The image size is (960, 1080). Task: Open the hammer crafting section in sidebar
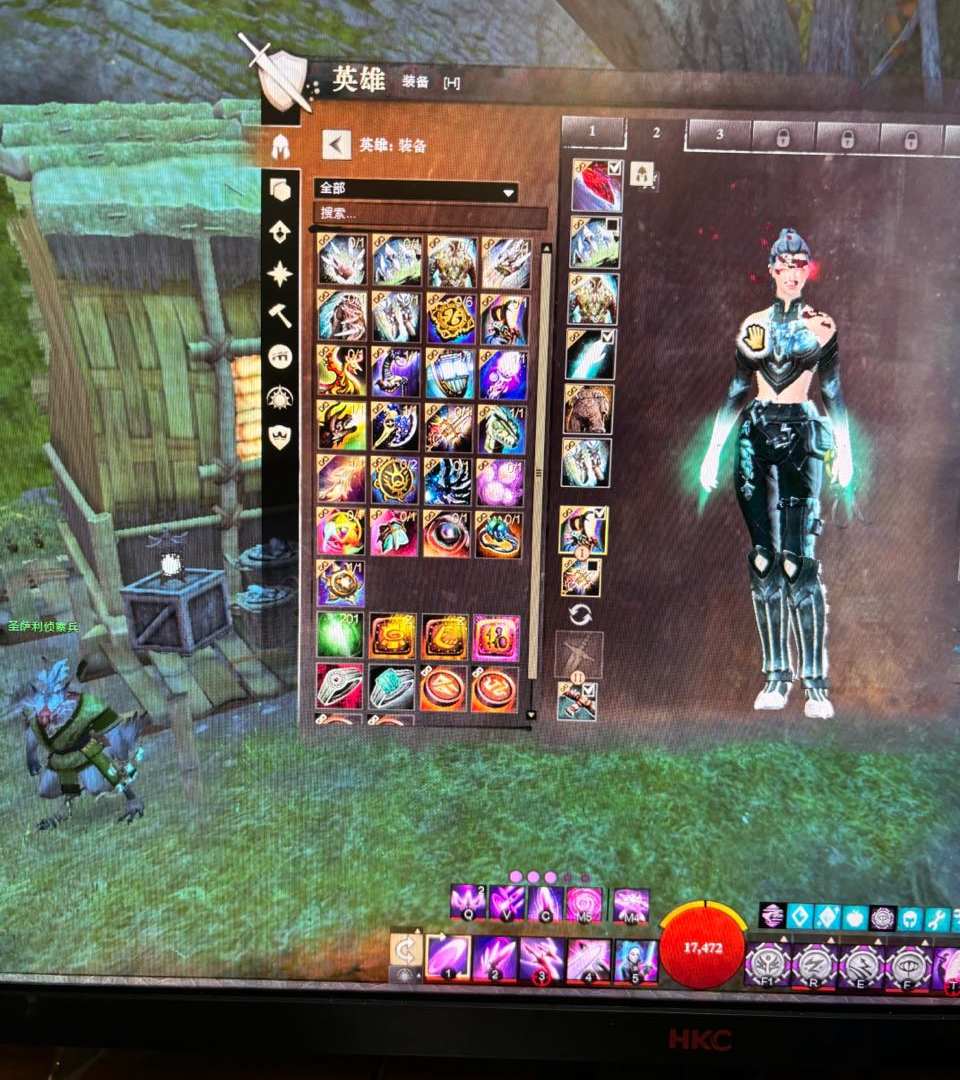click(280, 314)
